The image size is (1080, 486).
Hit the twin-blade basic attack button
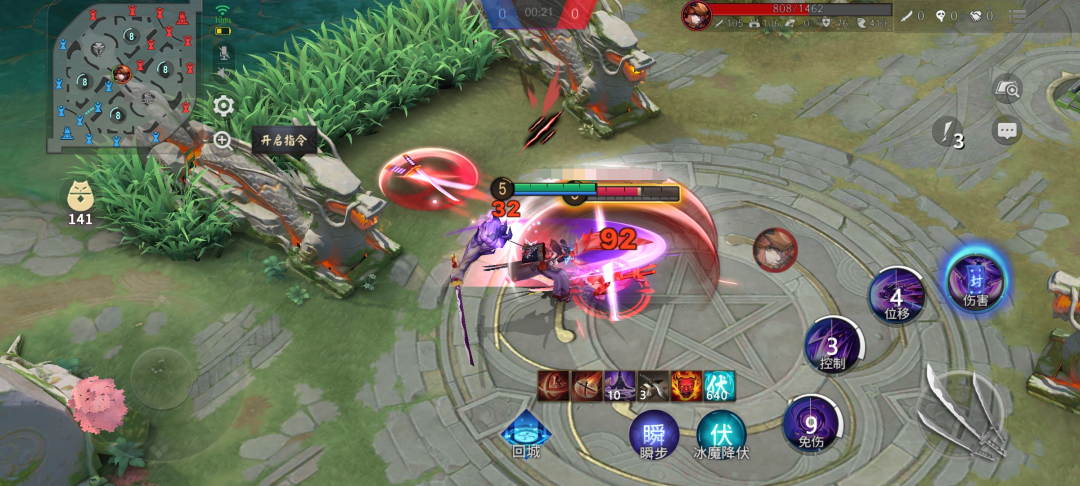(x=960, y=412)
